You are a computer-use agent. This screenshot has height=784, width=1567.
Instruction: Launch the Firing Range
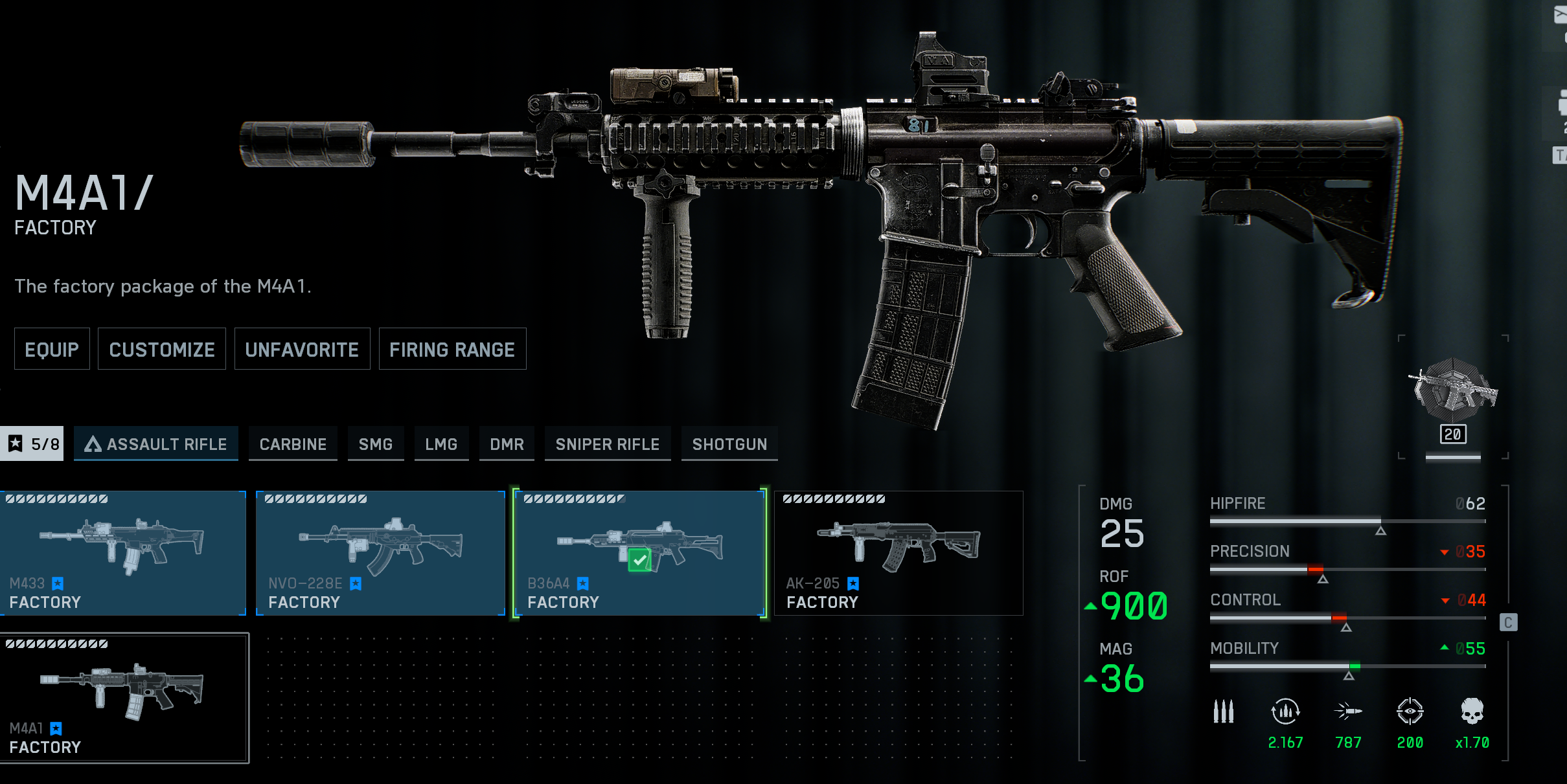(452, 350)
